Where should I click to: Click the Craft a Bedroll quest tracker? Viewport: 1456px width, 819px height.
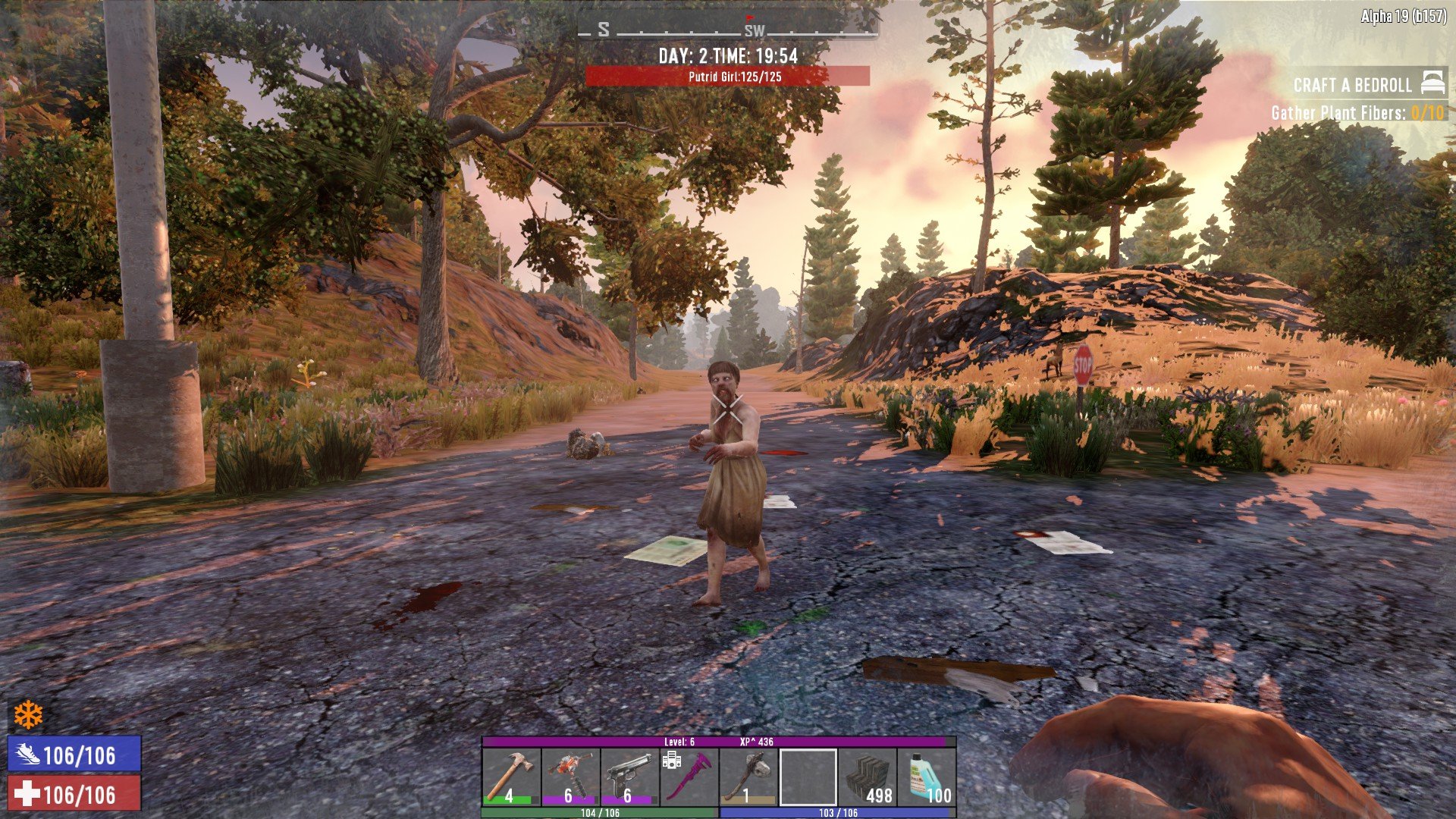(x=1352, y=85)
